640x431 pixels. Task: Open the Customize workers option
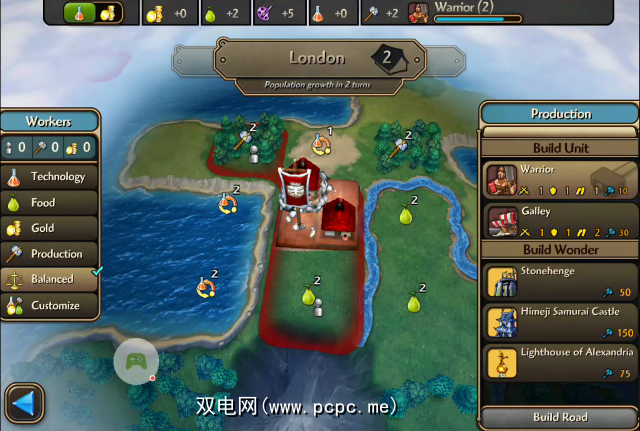pyautogui.click(x=50, y=306)
